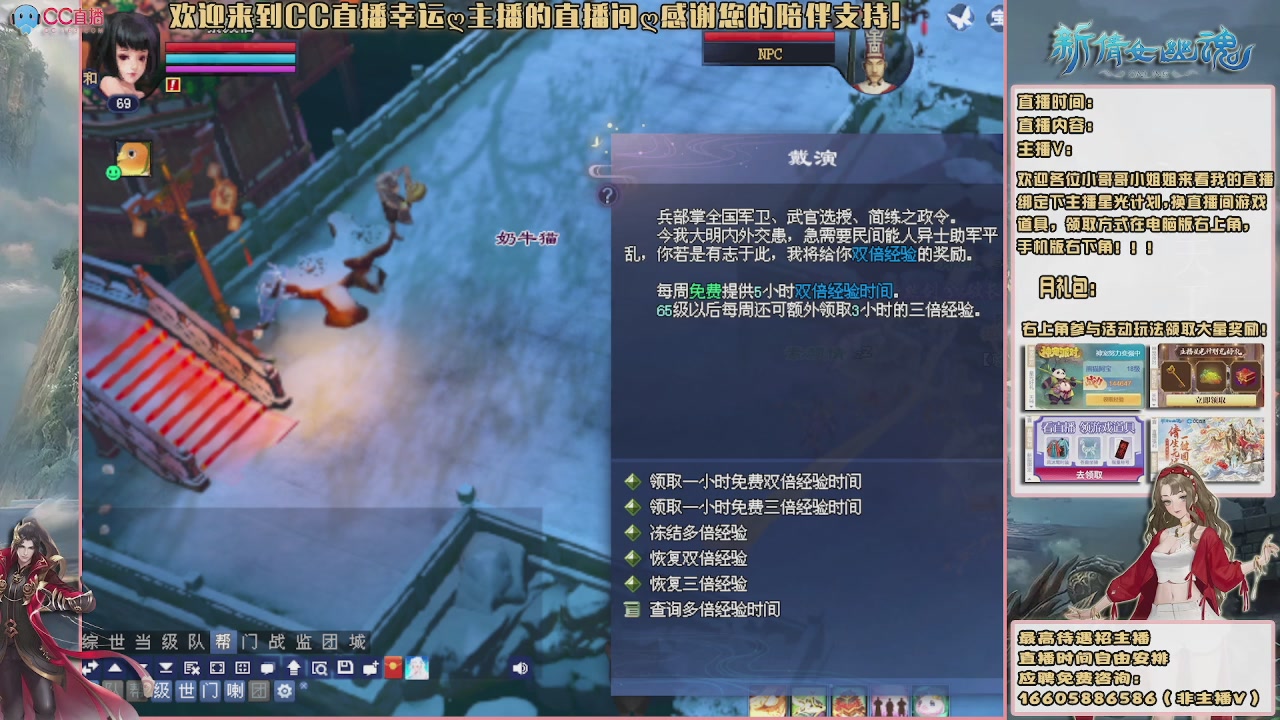Click the save chat log icon in toolbar
The image size is (1280, 720).
click(x=345, y=667)
